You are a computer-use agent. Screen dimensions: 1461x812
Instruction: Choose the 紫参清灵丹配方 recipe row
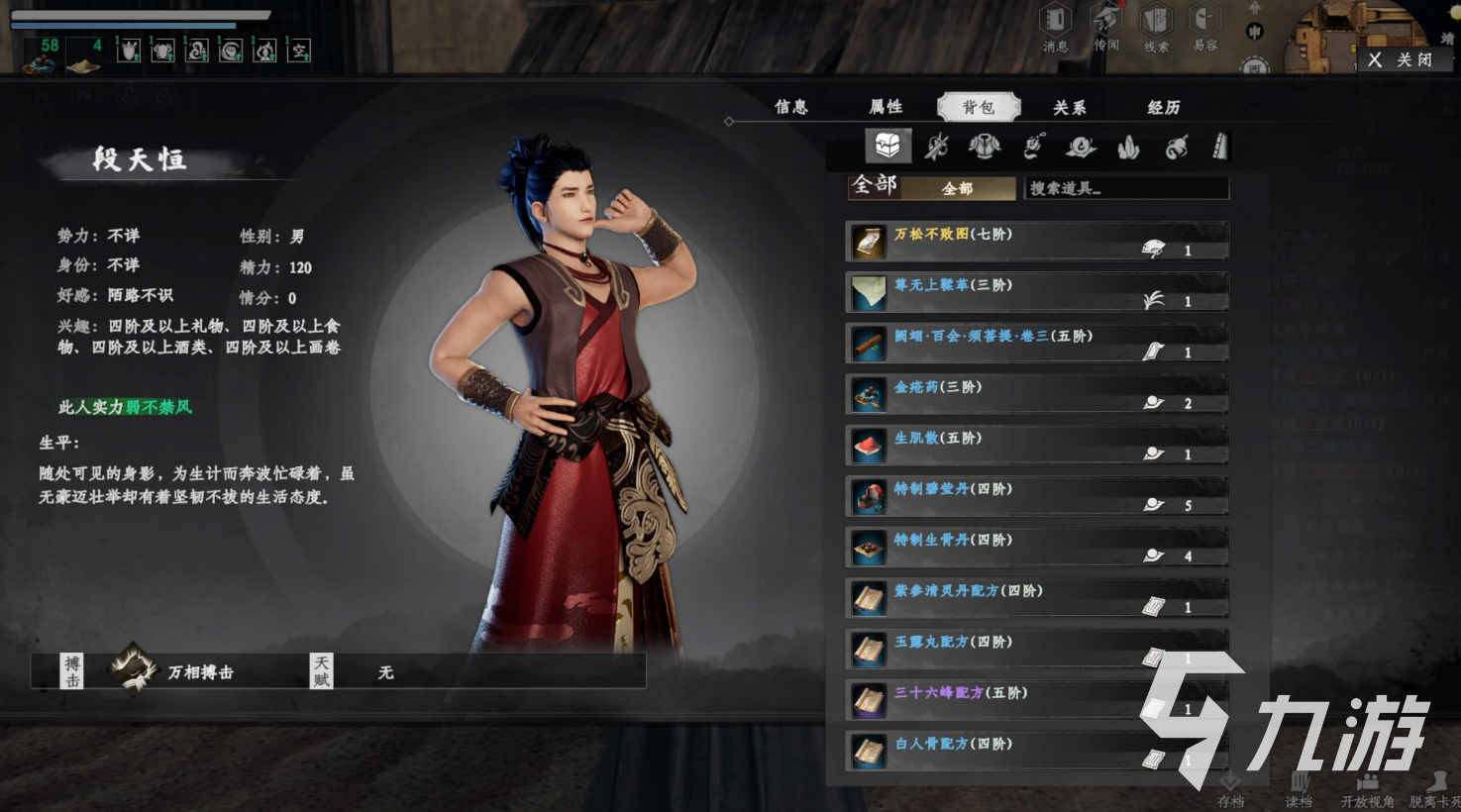pos(1036,598)
